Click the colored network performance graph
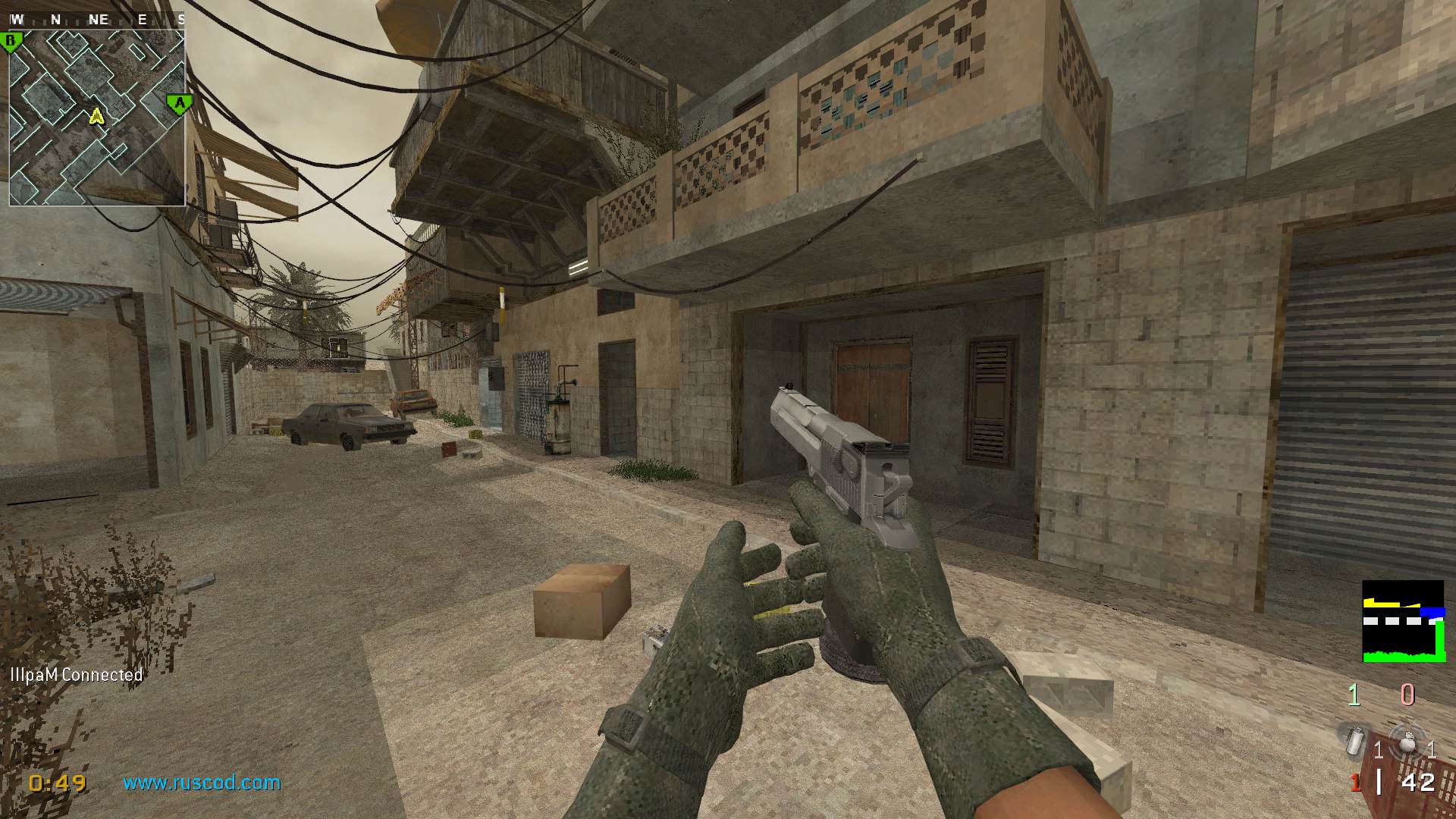This screenshot has width=1456, height=819. click(x=1403, y=621)
